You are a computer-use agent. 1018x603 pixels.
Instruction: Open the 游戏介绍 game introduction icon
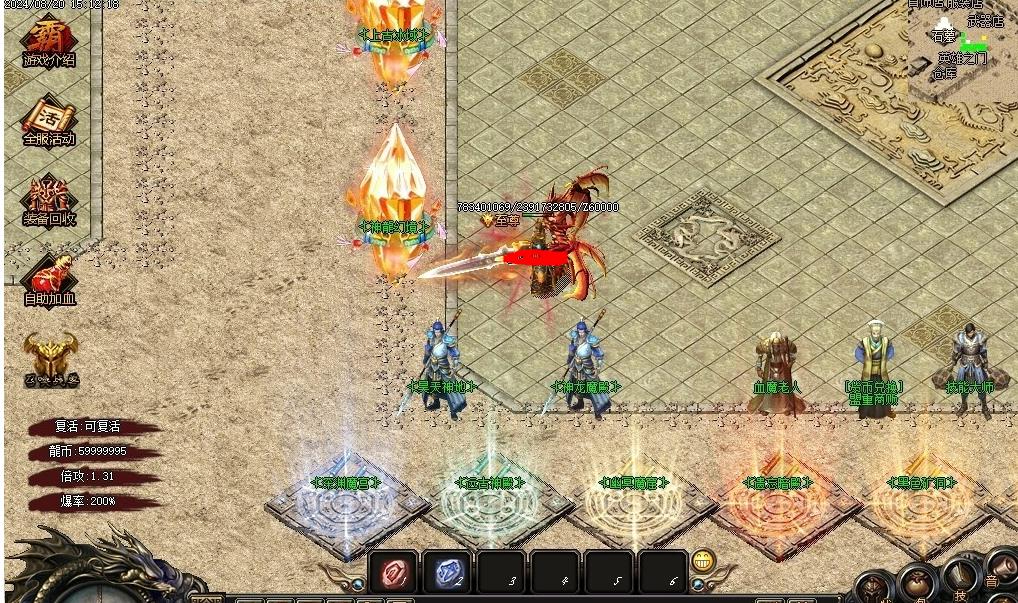48,42
